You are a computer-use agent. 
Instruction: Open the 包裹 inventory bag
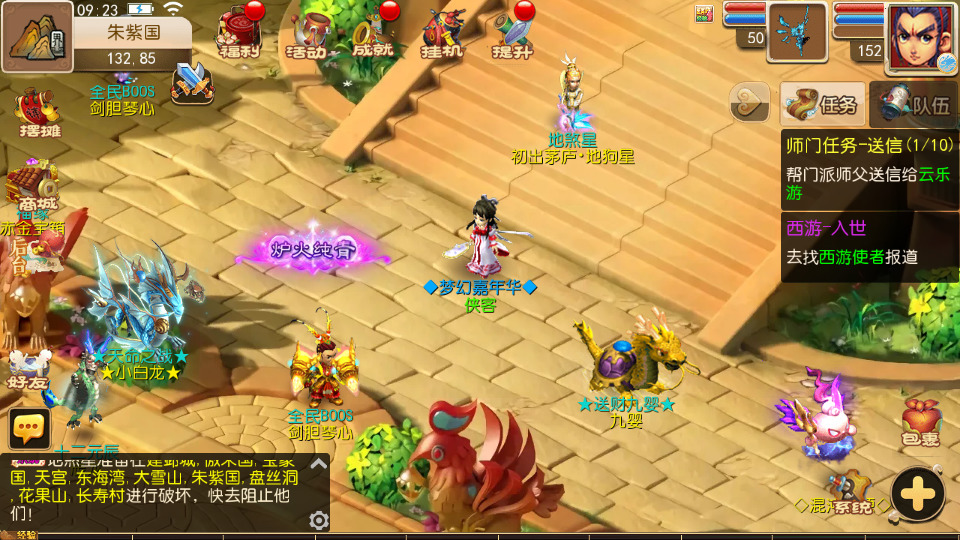pos(921,422)
